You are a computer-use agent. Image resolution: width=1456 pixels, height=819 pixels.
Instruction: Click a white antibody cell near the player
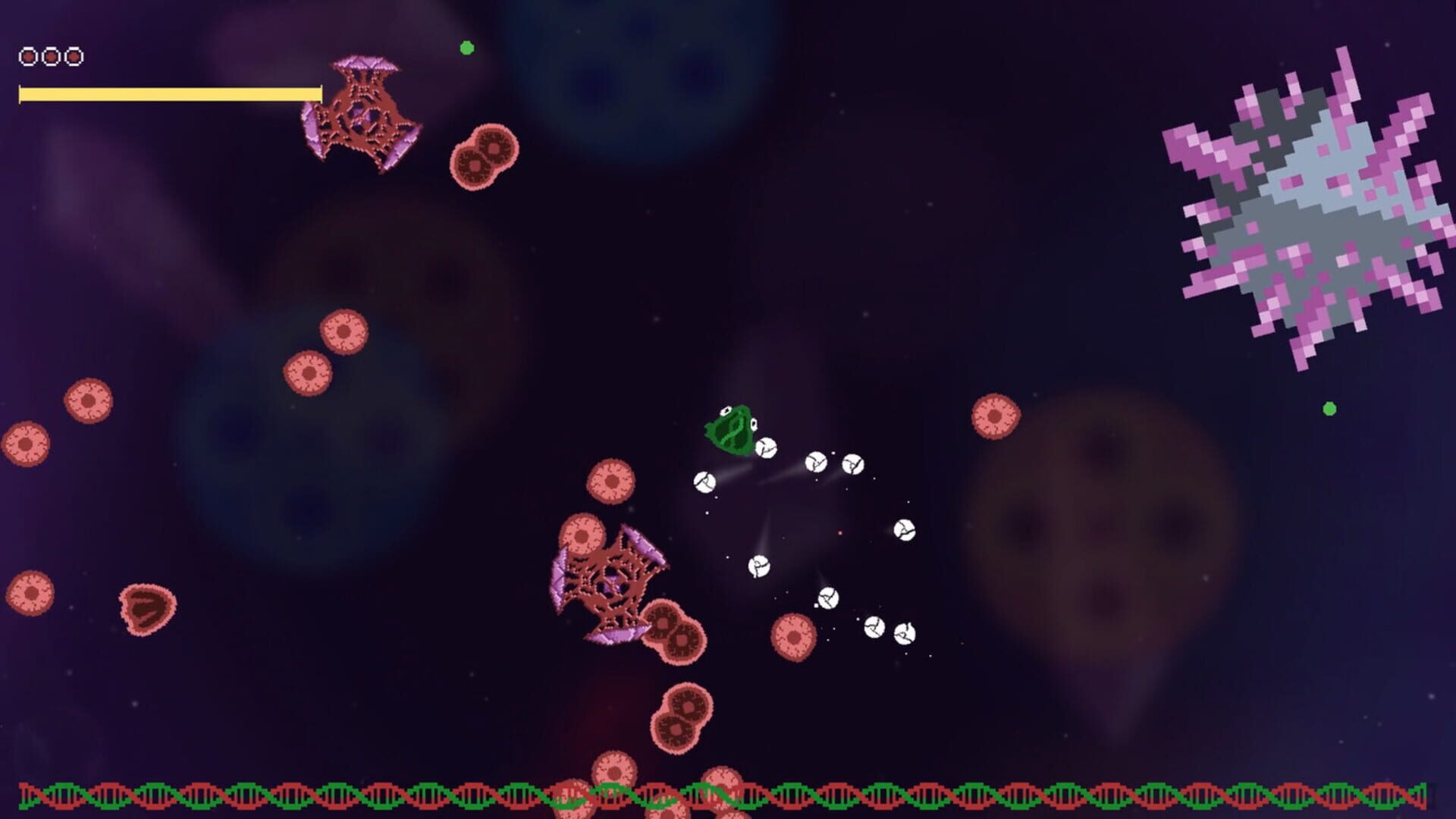point(767,449)
